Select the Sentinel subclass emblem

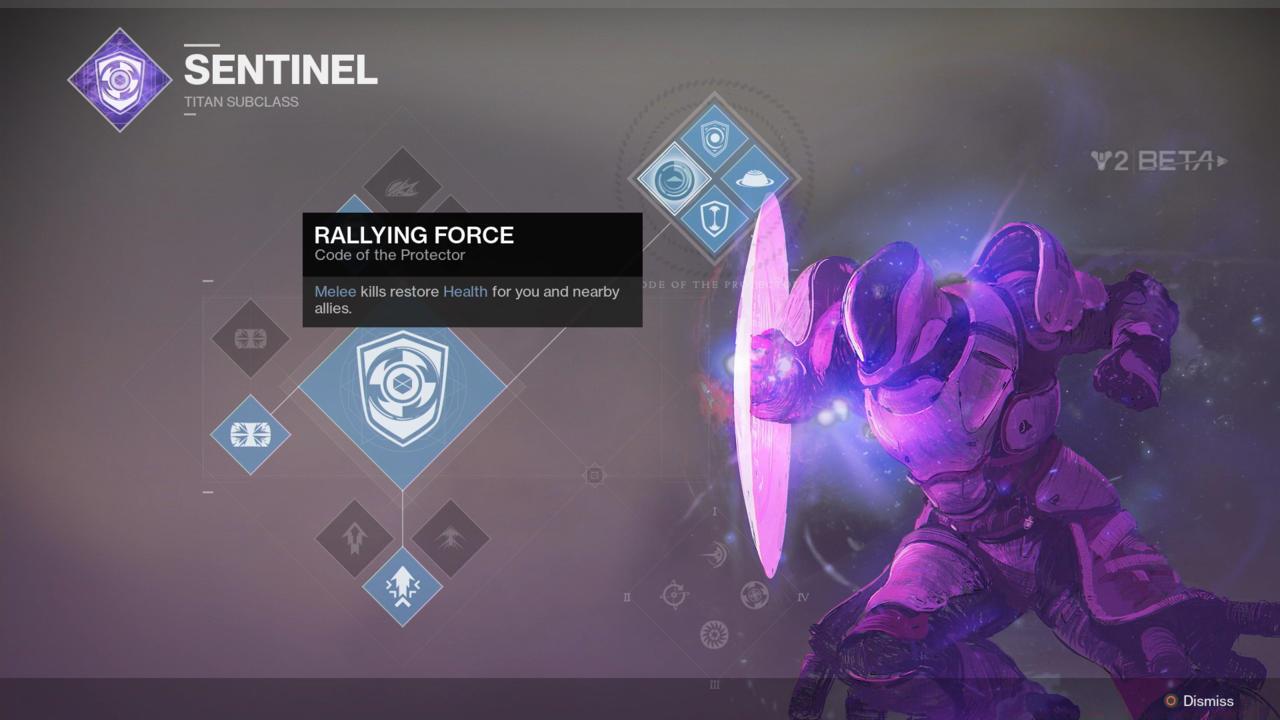tap(119, 78)
